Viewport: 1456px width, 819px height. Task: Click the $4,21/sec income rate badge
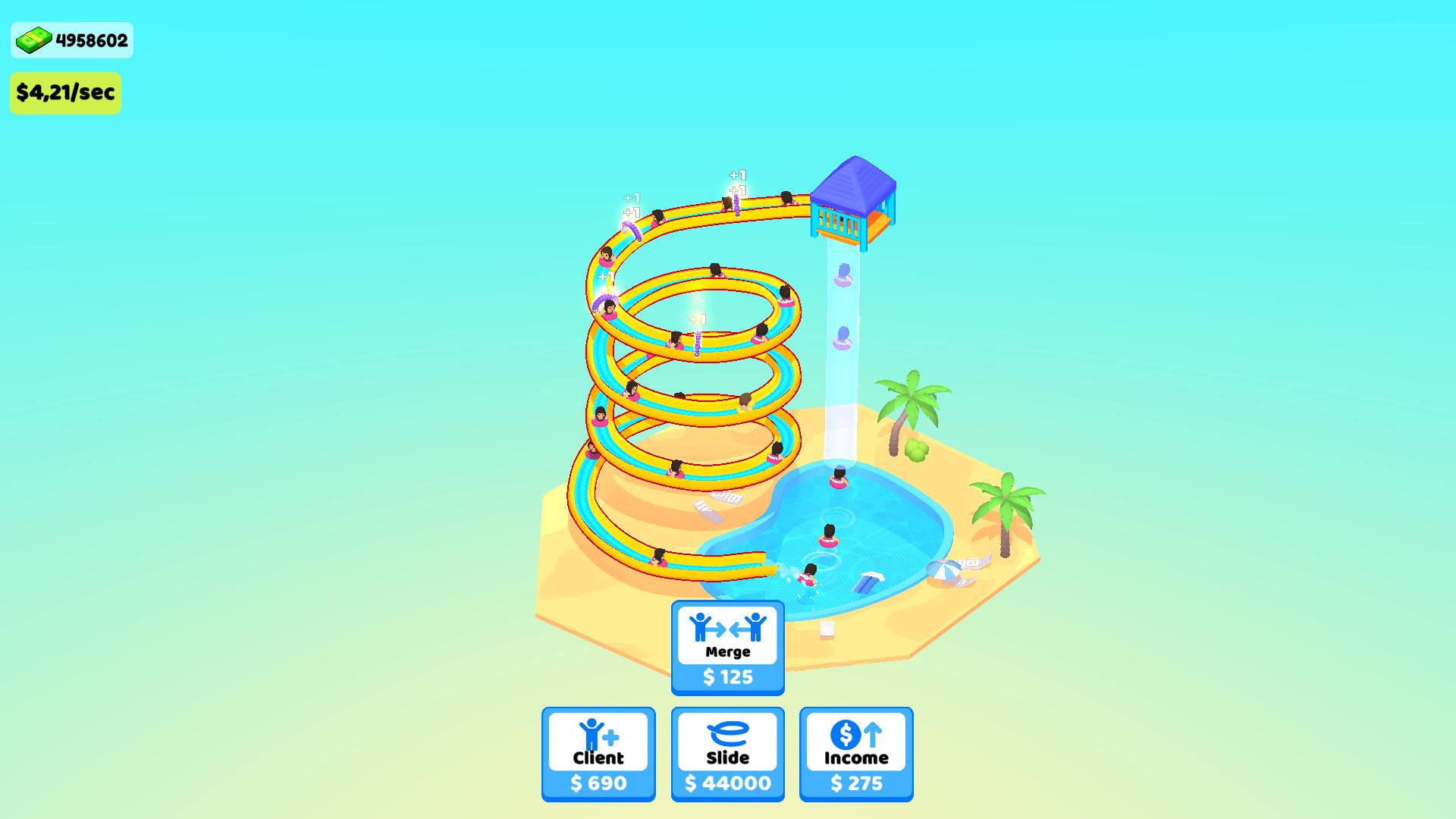click(66, 93)
